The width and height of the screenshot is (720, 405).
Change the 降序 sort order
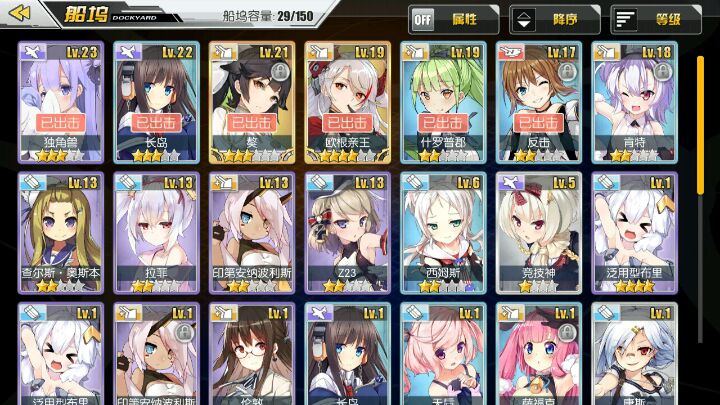[553, 19]
